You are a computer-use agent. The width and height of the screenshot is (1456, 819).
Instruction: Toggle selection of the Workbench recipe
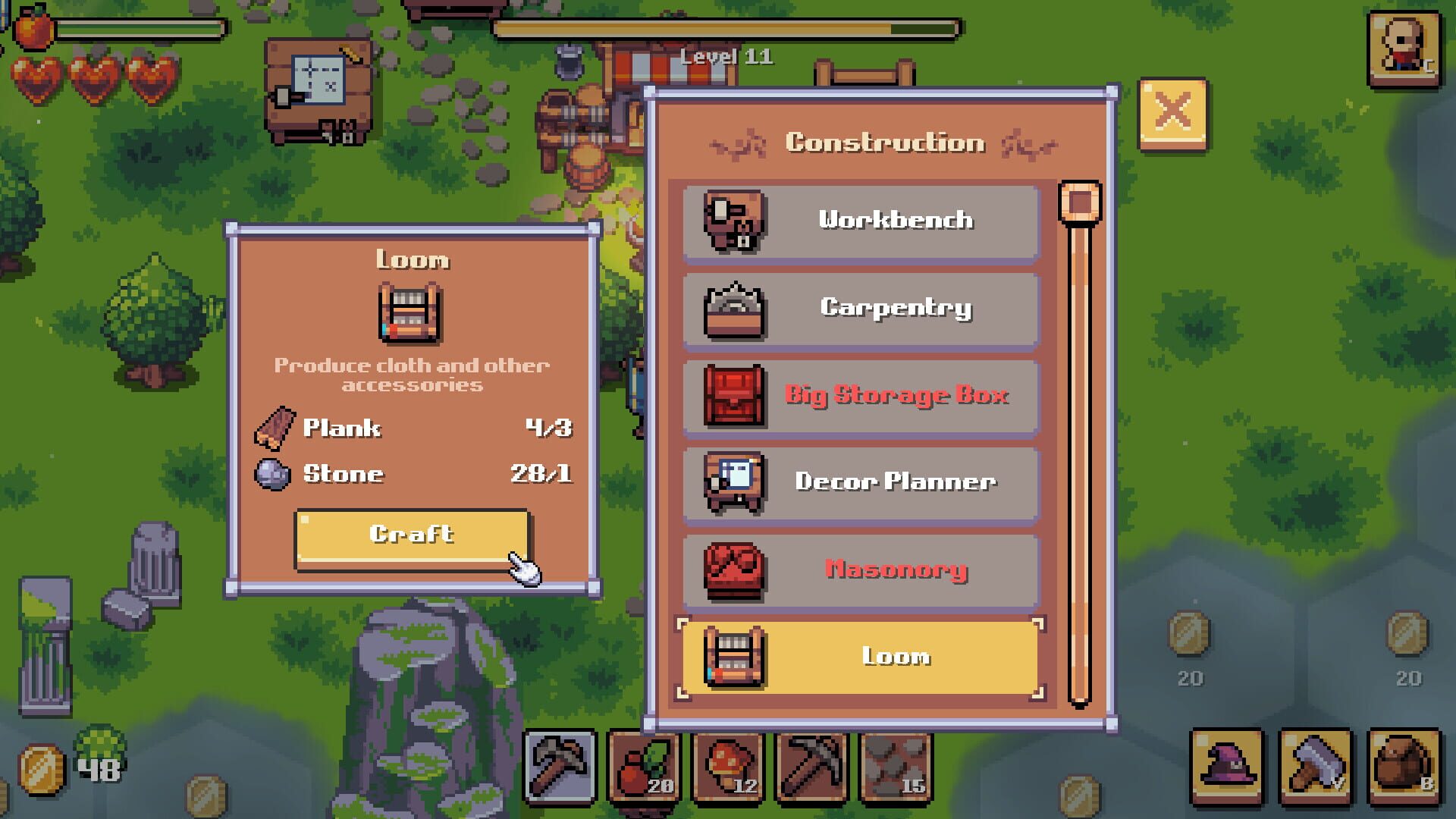[x=861, y=221]
